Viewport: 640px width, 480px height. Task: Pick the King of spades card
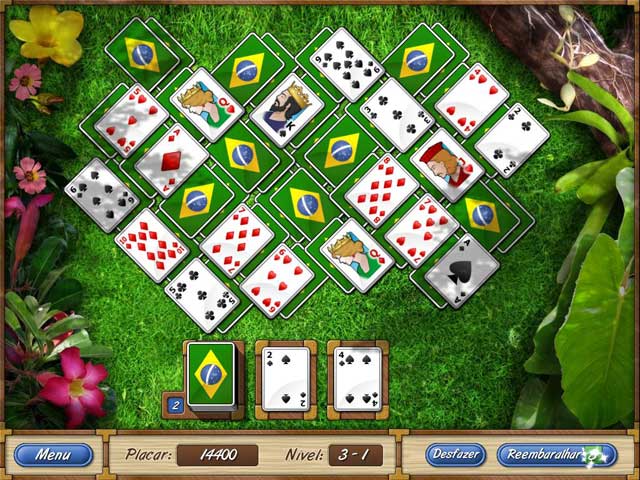click(x=287, y=110)
